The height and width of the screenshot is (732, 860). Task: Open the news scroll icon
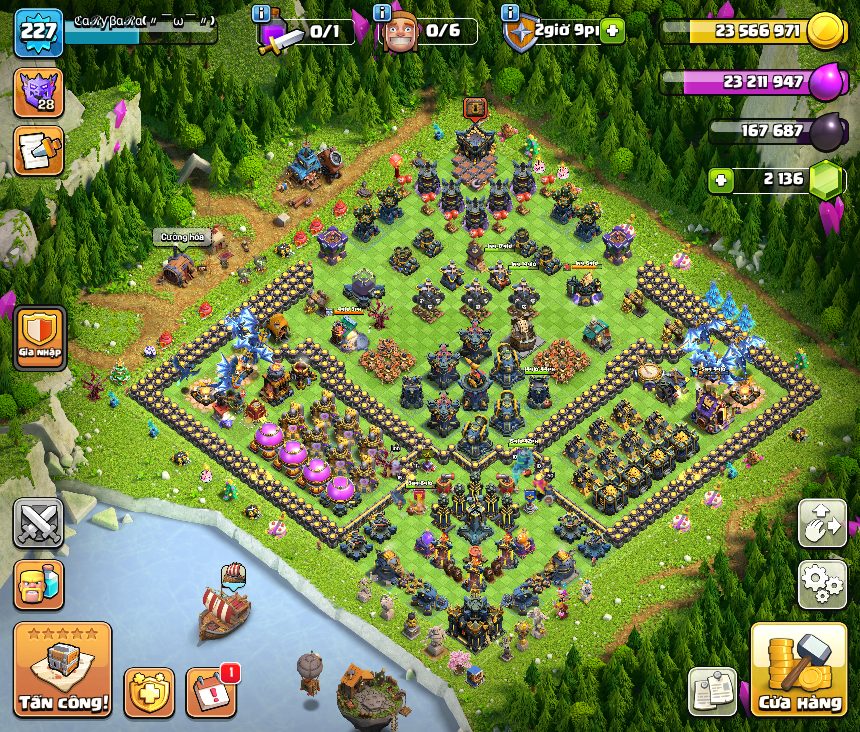pyautogui.click(x=38, y=151)
